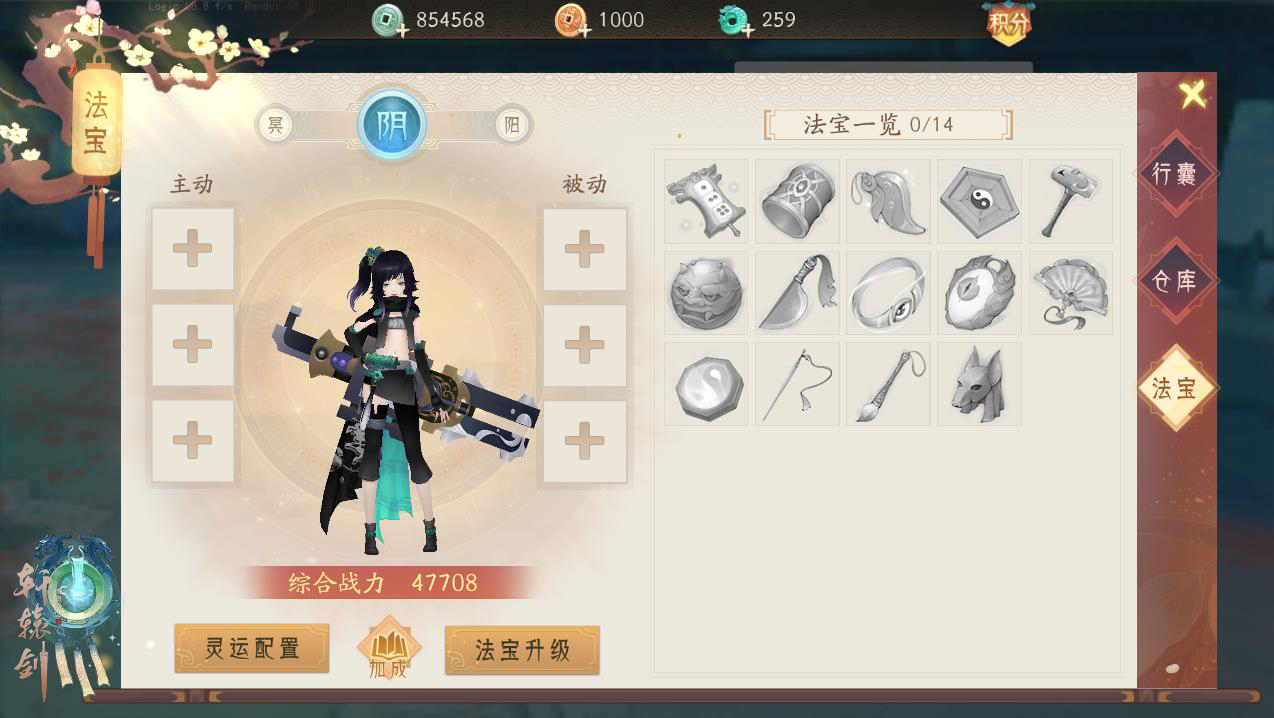Select the calligraphy brush treasure
Screen dimensions: 1274x718
(888, 384)
